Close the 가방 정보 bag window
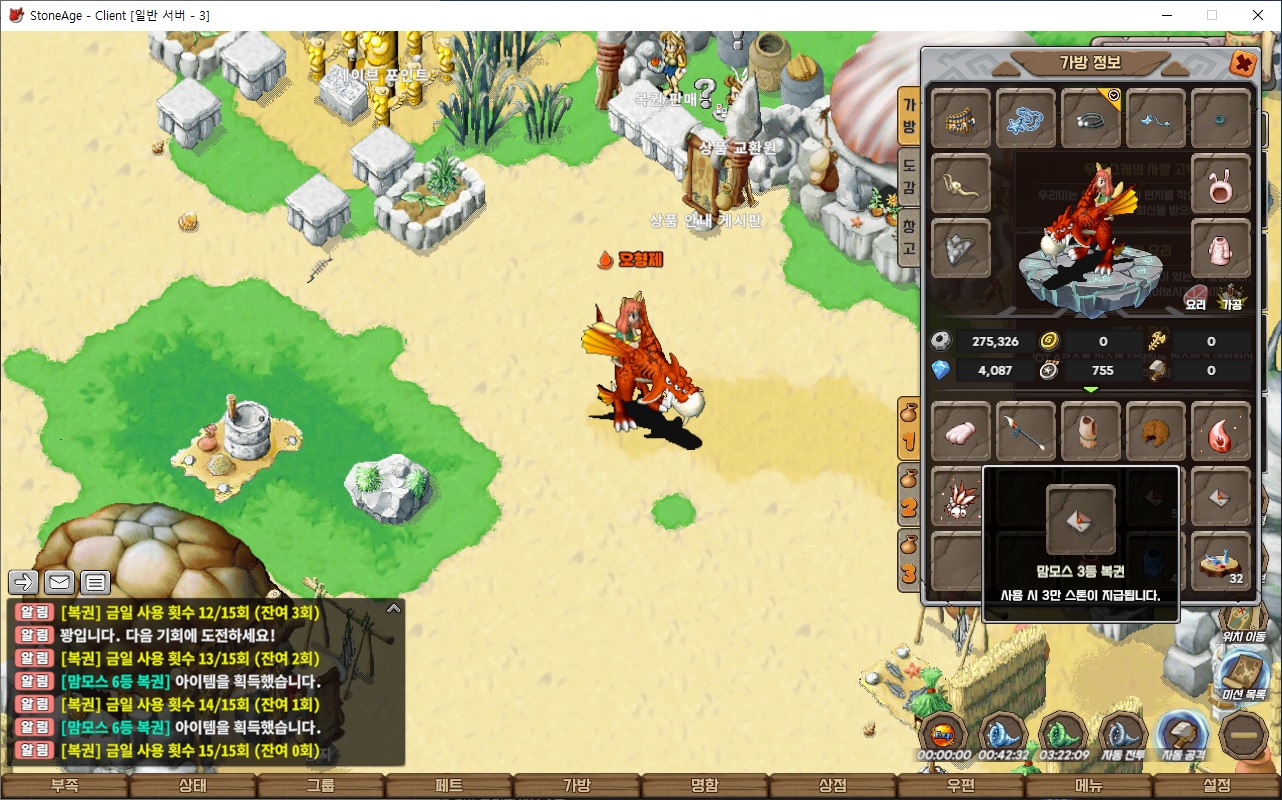The height and width of the screenshot is (800, 1282). [x=1242, y=64]
